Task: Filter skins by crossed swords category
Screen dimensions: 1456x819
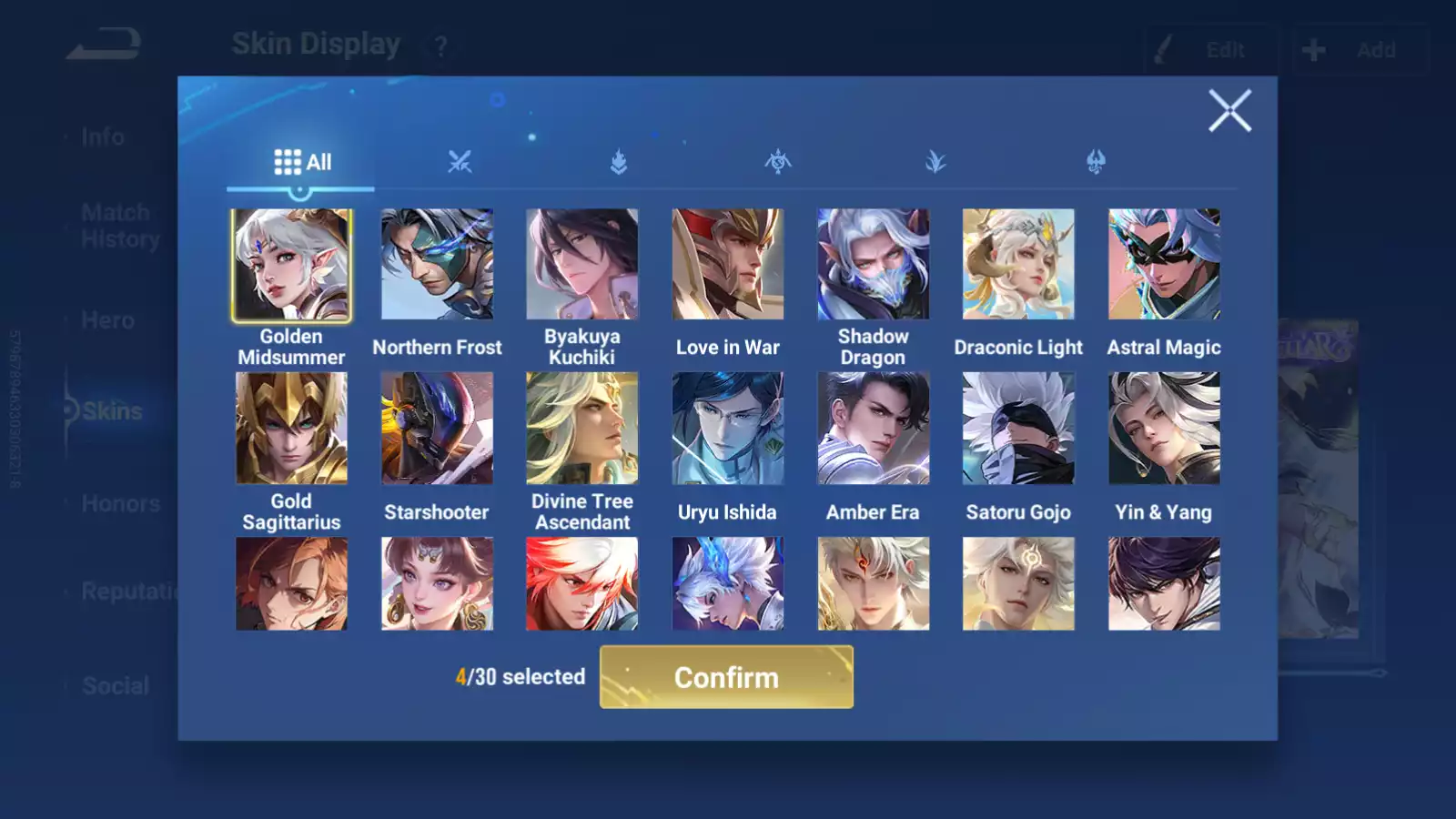Action: [x=460, y=162]
